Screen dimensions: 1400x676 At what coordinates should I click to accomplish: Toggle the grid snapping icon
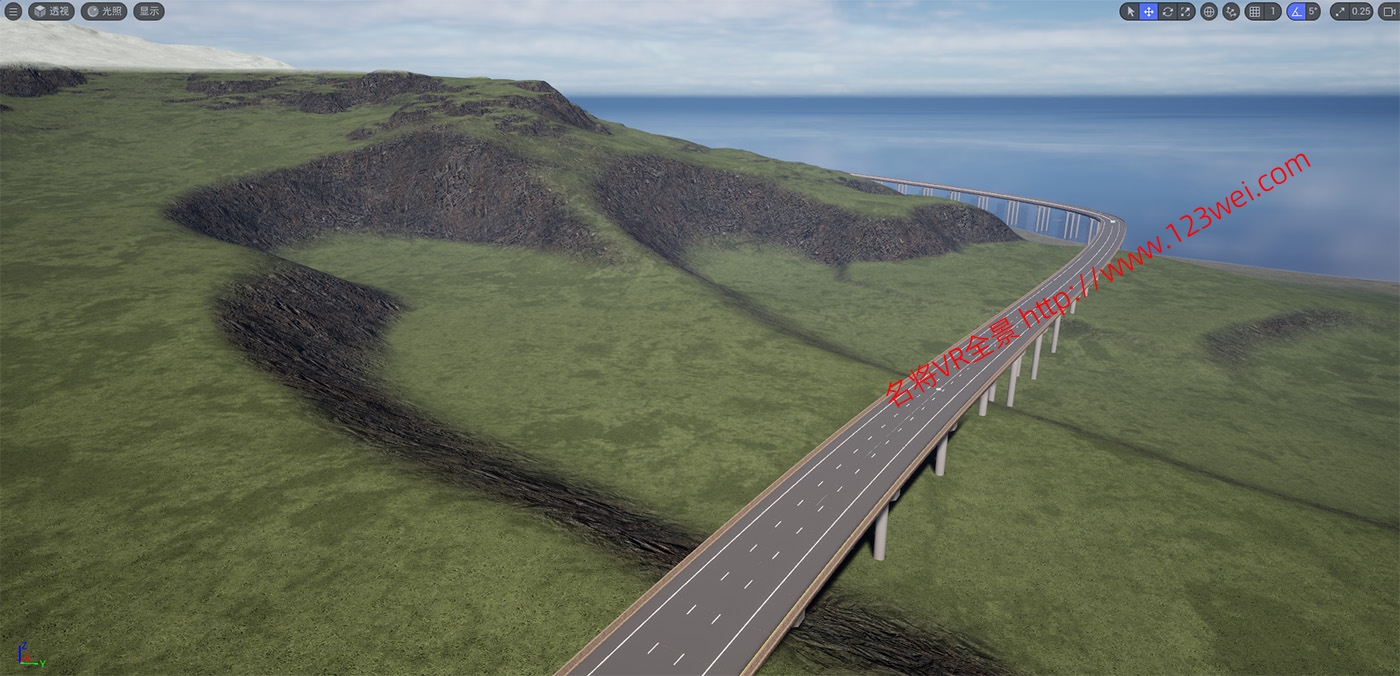pos(1254,12)
